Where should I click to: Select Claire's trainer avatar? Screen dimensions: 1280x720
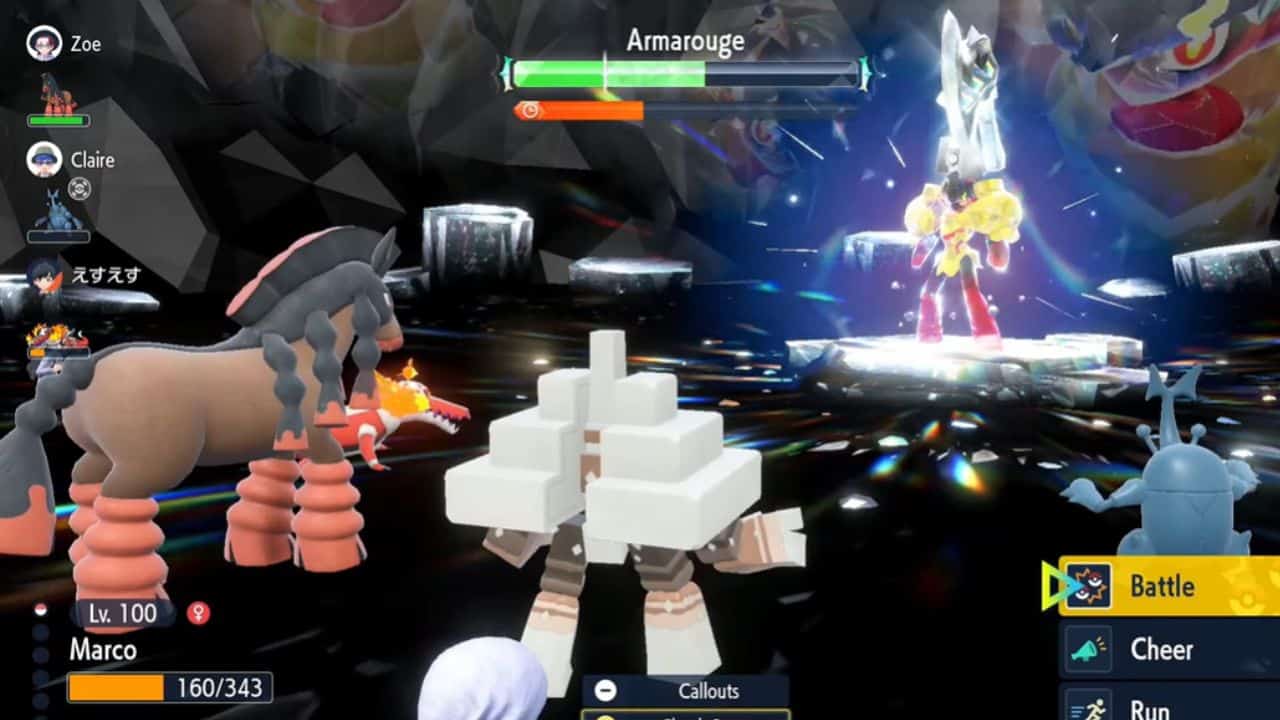point(44,160)
